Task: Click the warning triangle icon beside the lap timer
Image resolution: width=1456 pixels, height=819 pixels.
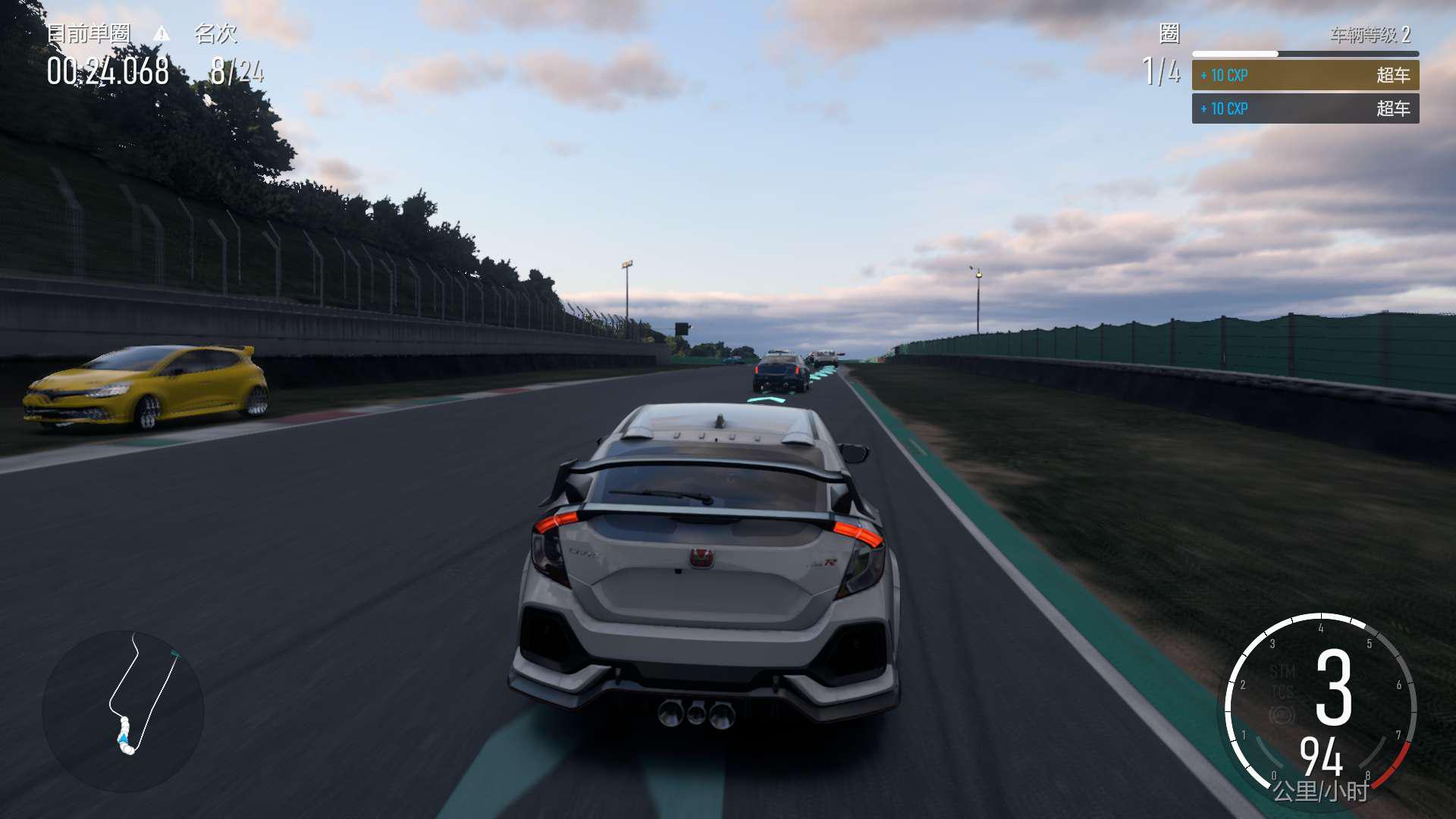Action: 162,33
